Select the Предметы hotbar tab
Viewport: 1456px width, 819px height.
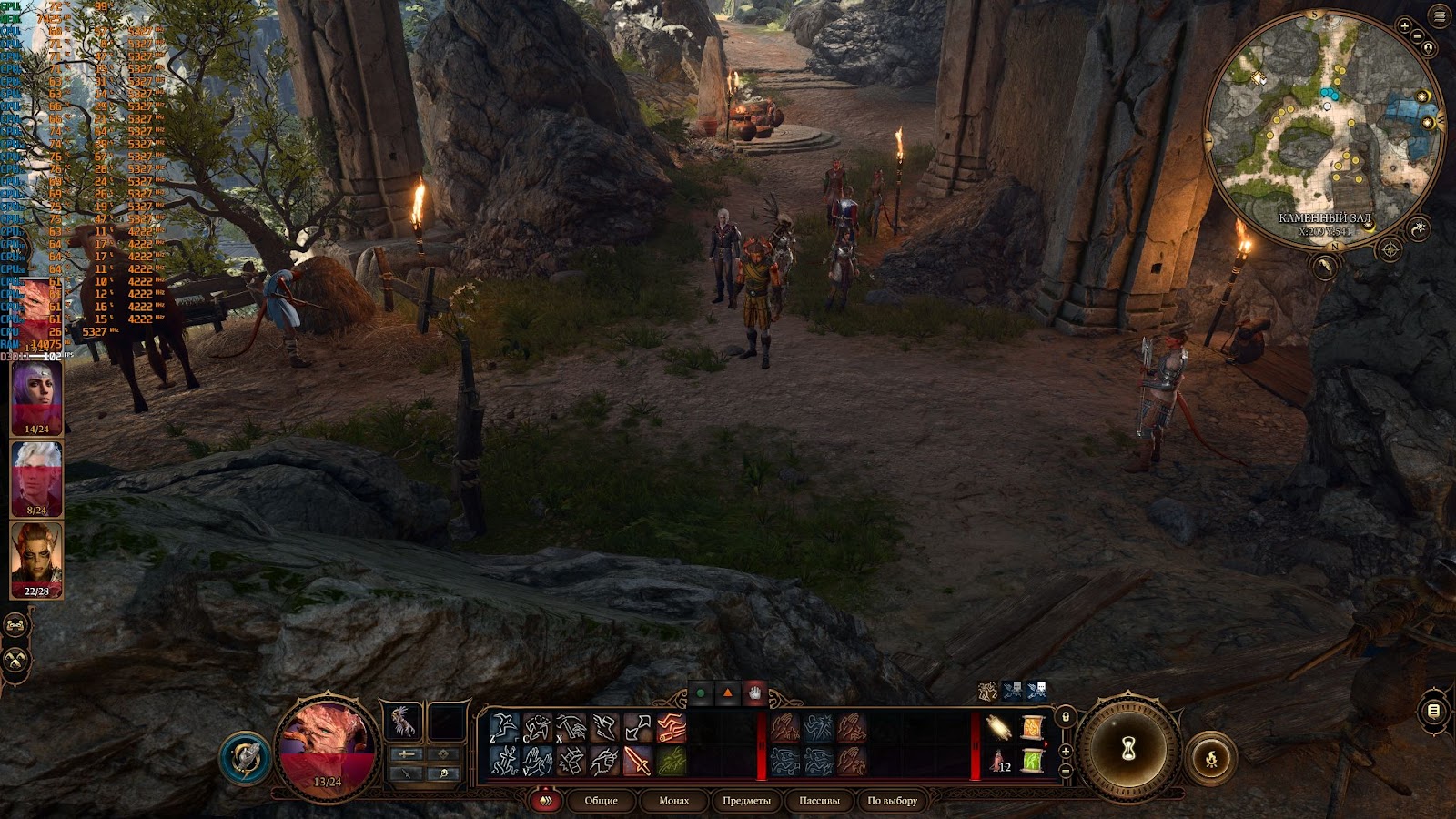click(746, 801)
